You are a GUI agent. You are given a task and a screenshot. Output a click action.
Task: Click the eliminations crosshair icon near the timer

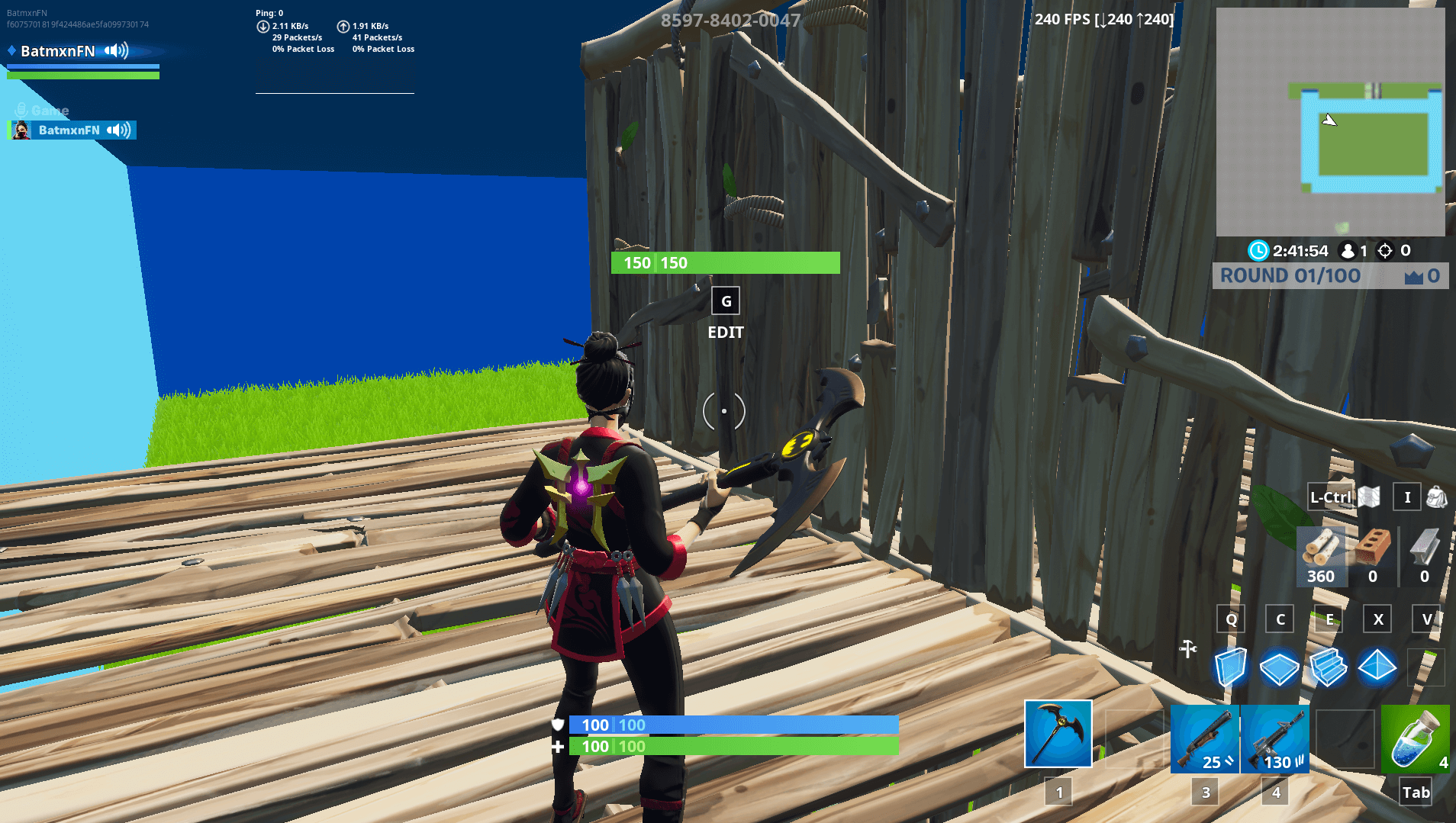(1384, 251)
